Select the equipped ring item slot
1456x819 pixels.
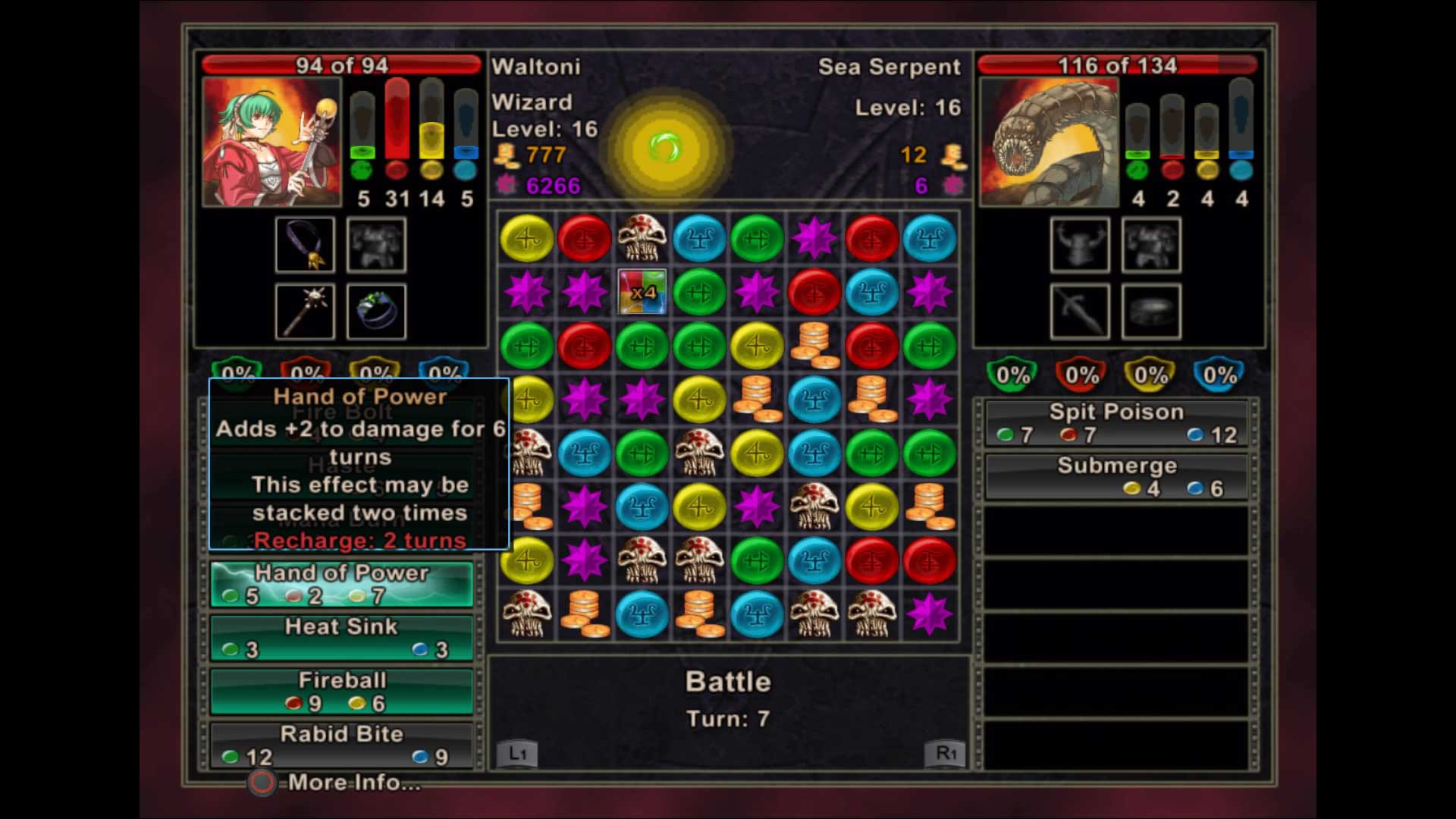(376, 312)
